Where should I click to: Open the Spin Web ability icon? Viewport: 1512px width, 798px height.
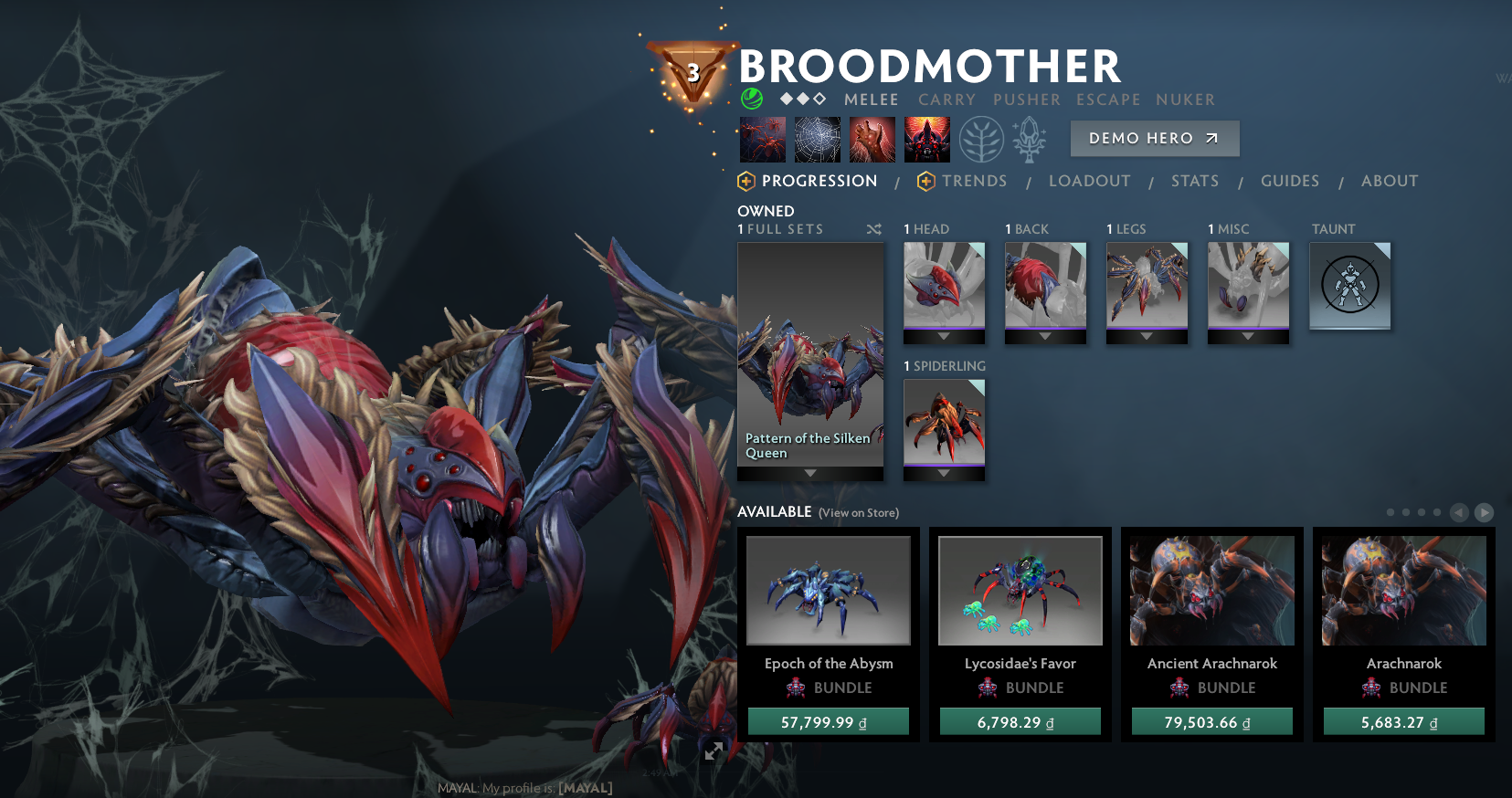(x=818, y=139)
